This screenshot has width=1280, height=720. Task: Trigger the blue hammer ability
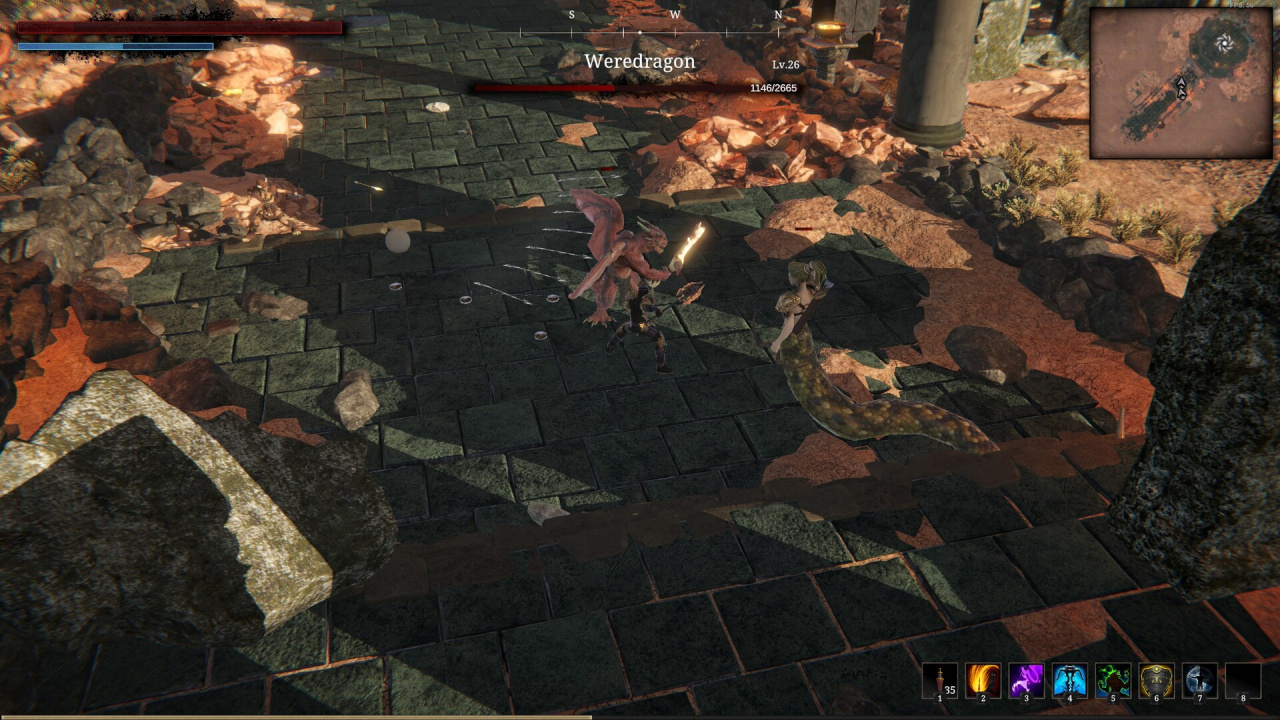[1070, 681]
